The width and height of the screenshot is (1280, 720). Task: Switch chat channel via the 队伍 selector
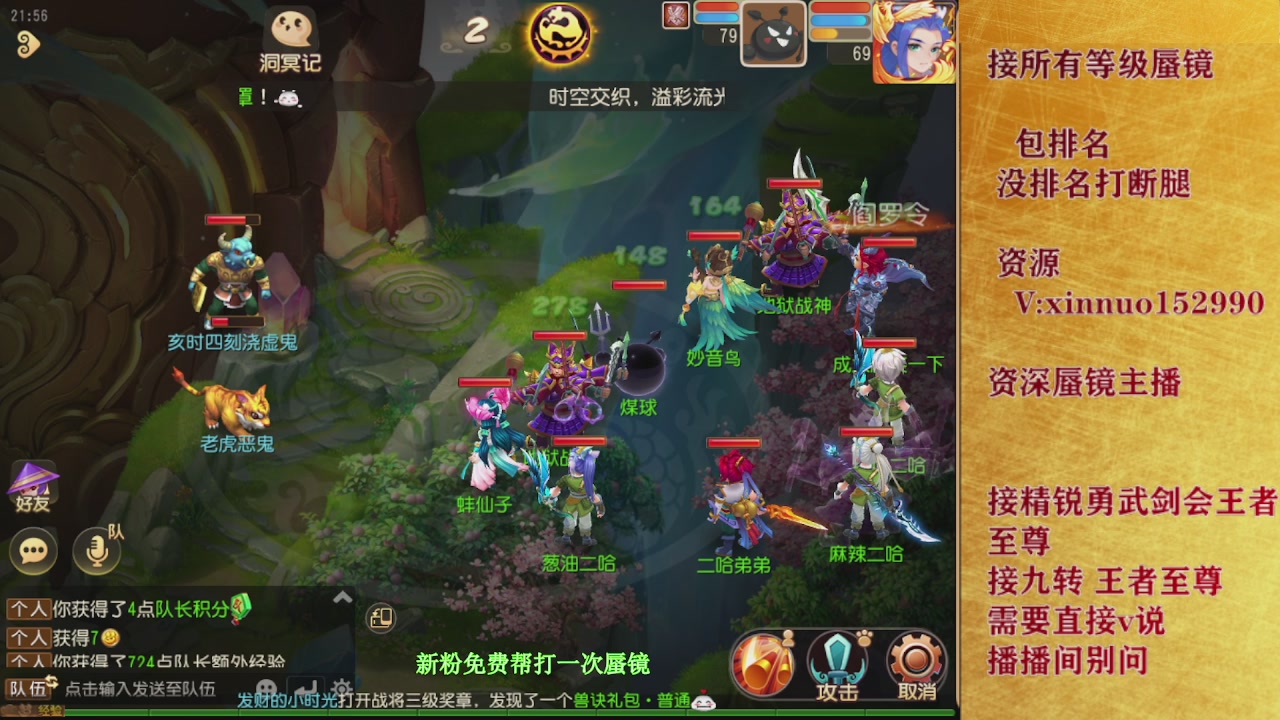click(x=27, y=686)
